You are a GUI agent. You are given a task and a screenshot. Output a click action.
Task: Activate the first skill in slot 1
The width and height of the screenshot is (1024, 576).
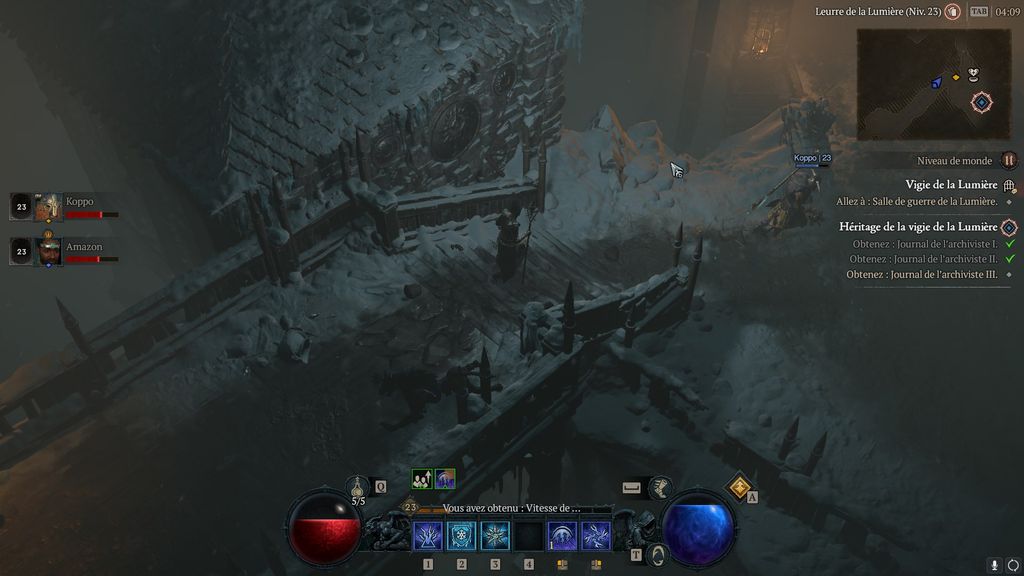428,535
